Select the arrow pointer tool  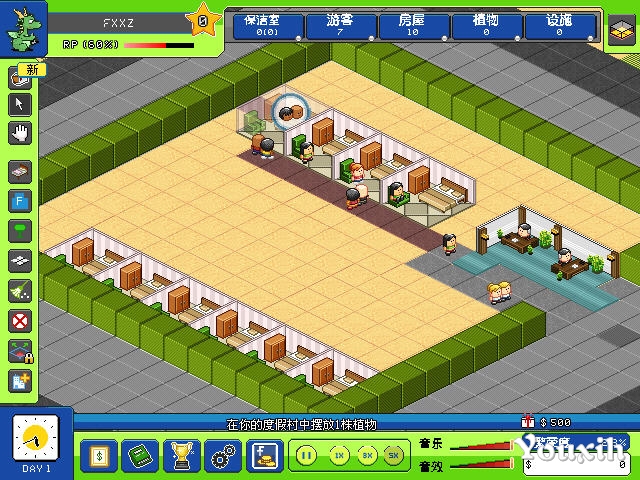point(21,103)
